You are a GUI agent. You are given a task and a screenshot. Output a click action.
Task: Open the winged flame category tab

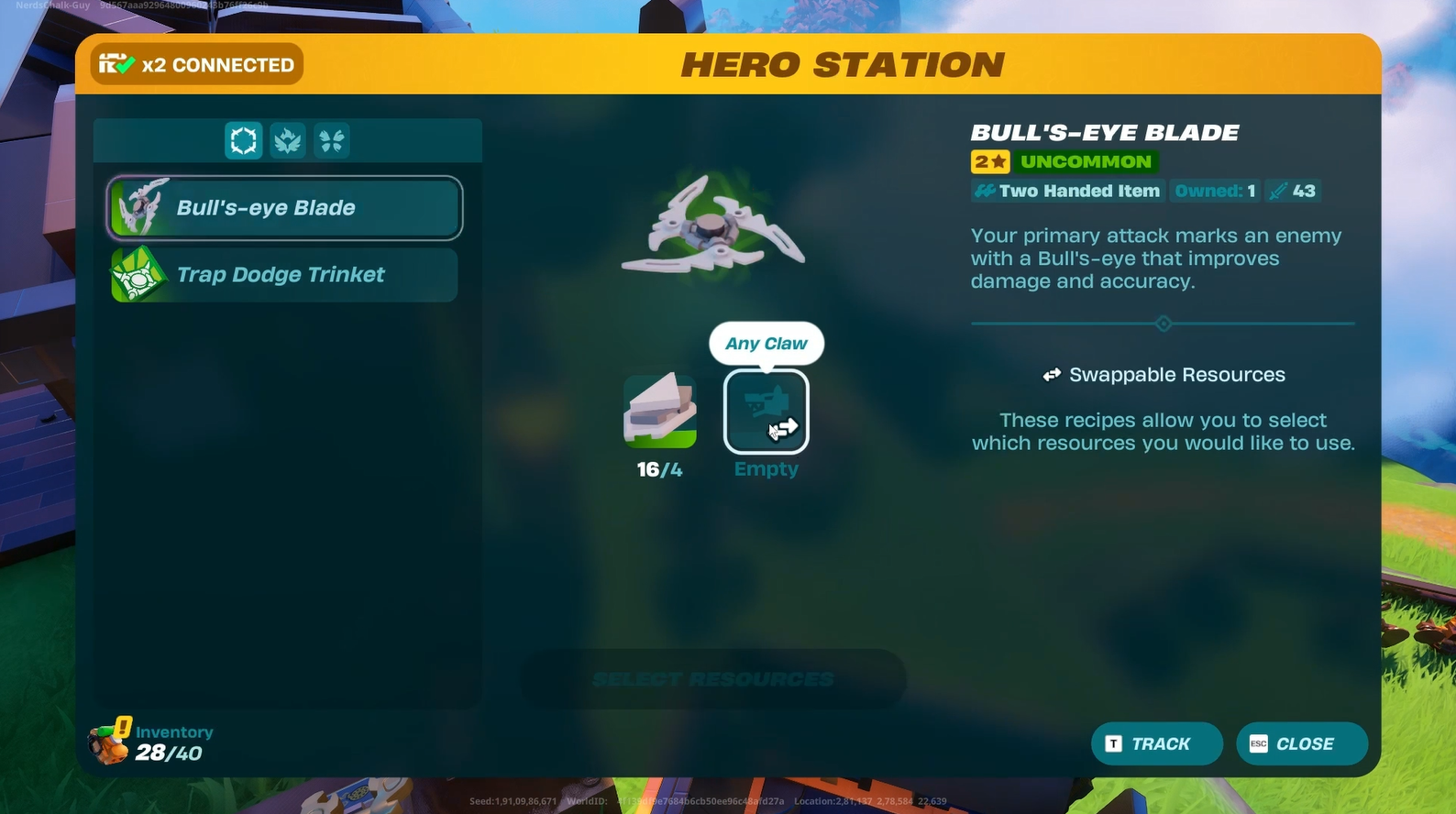tap(288, 141)
